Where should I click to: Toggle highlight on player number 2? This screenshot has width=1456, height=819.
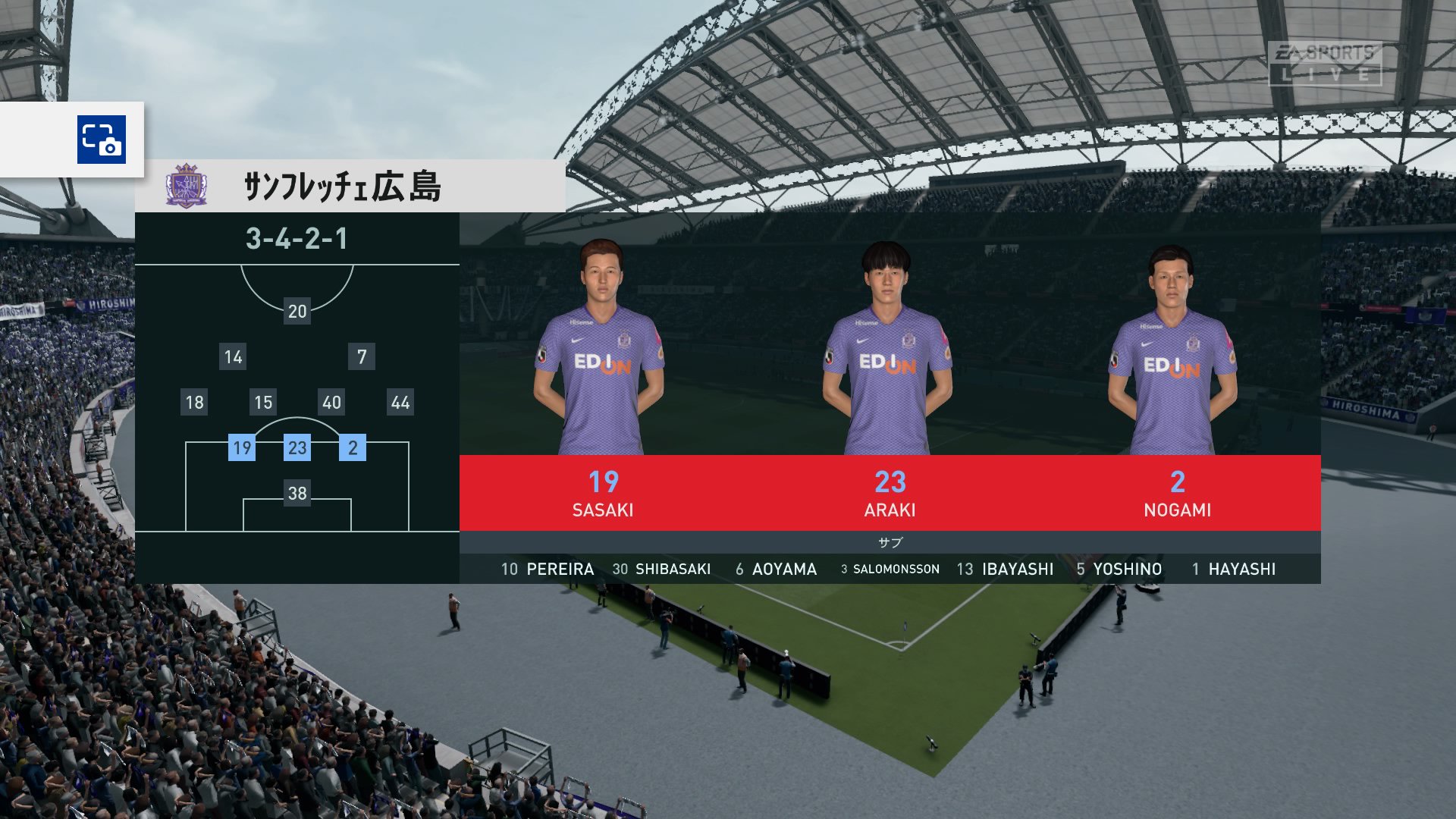coord(353,448)
